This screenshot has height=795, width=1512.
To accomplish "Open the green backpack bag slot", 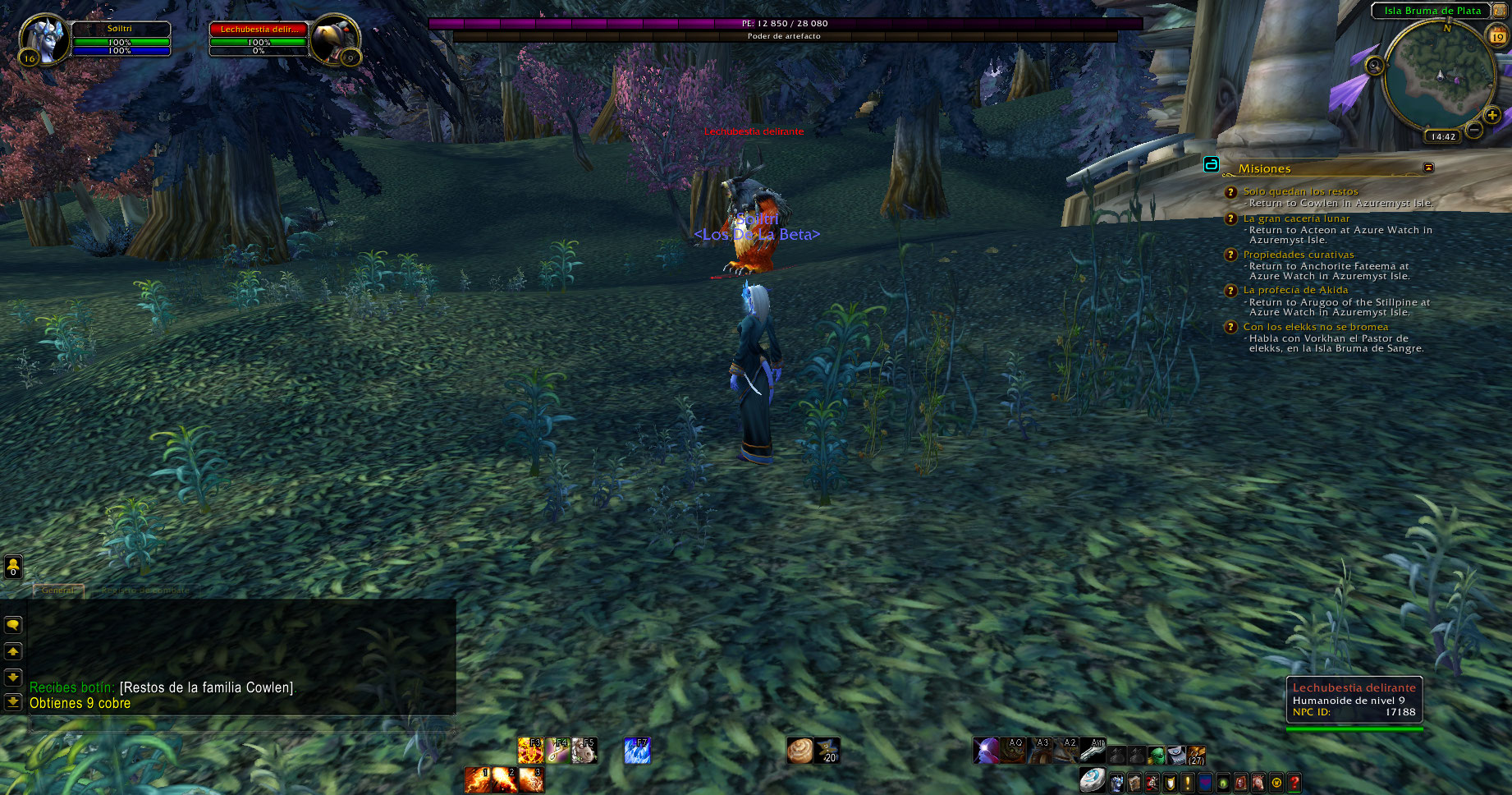I will (x=1156, y=755).
